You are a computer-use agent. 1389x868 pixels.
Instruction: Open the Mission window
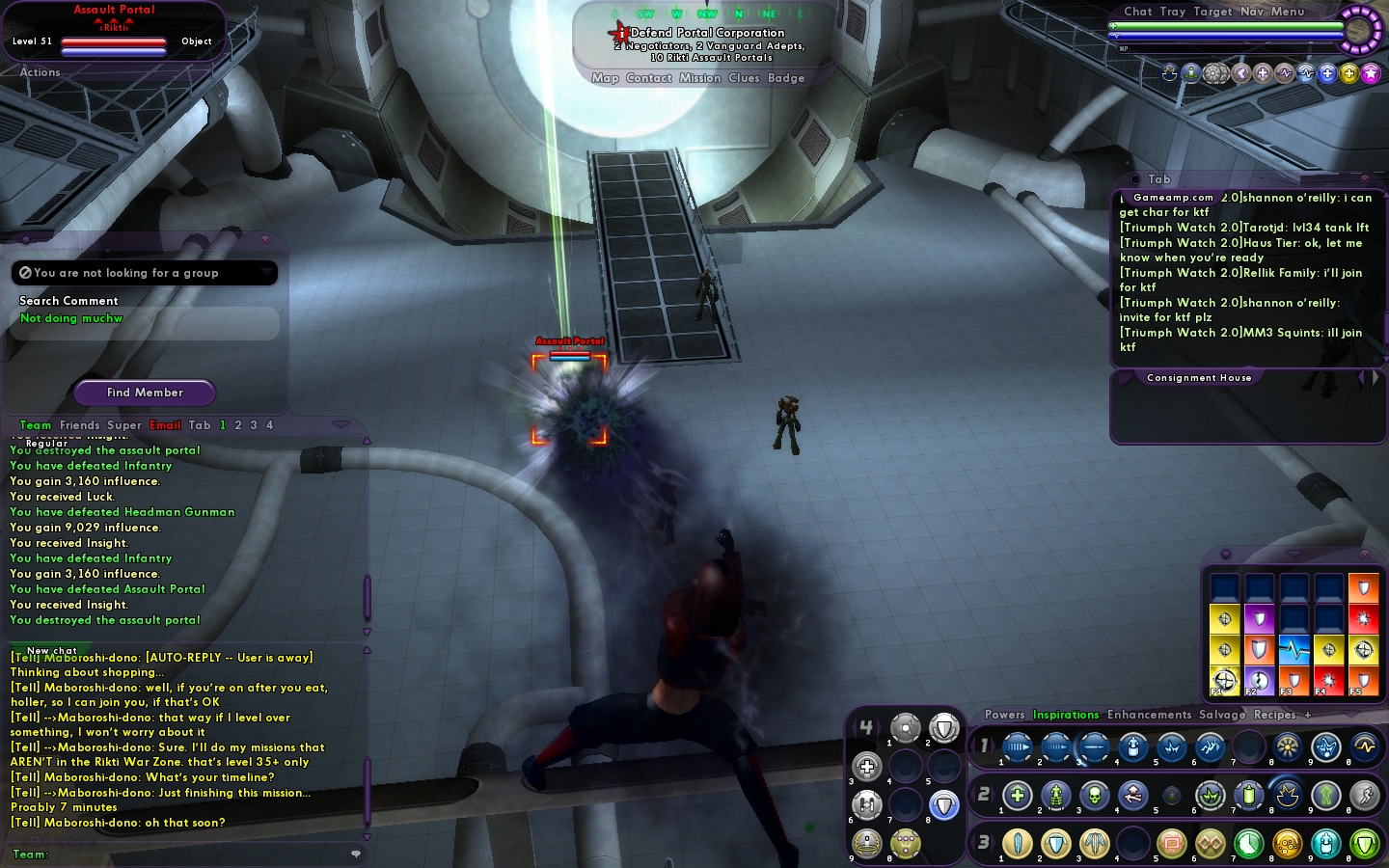click(x=699, y=78)
